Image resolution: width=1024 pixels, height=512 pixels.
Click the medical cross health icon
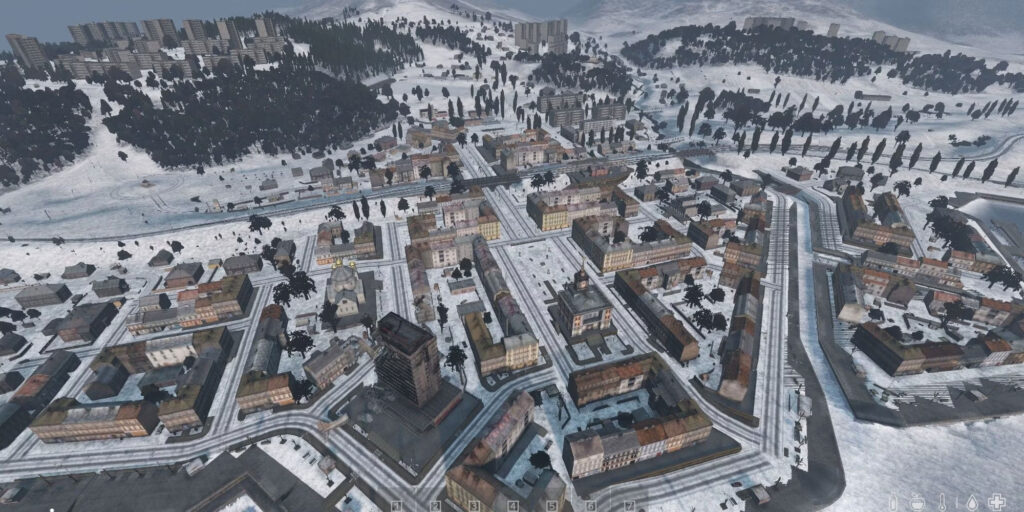[996, 502]
